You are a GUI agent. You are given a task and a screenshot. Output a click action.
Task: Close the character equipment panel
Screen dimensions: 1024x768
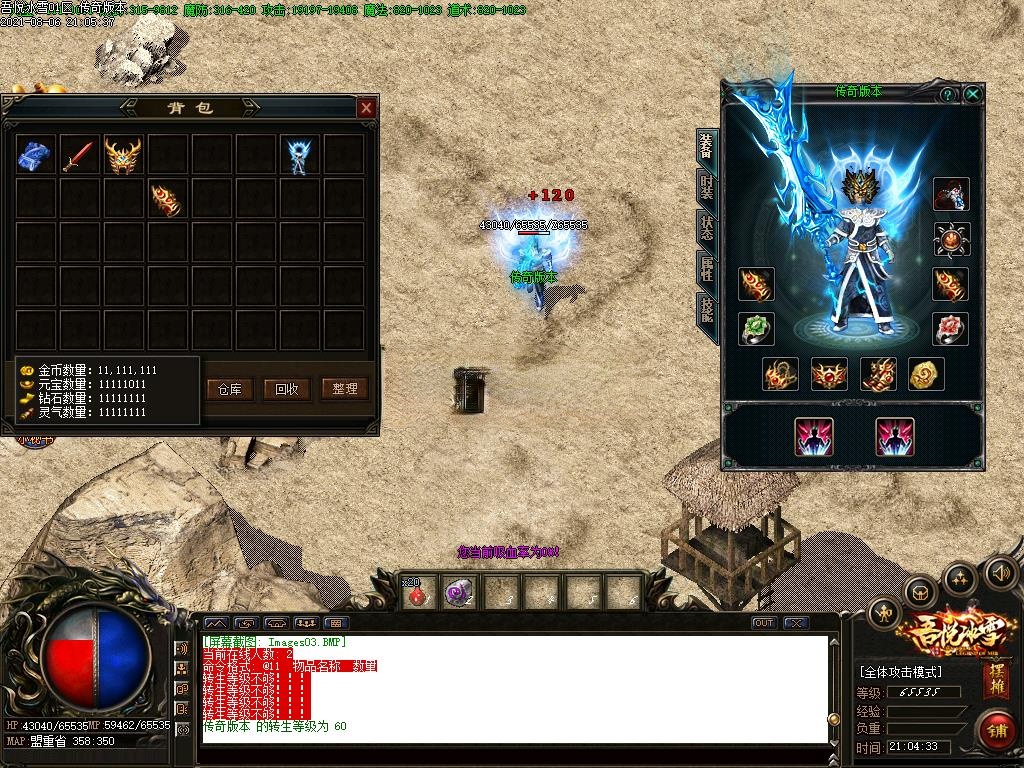point(972,94)
